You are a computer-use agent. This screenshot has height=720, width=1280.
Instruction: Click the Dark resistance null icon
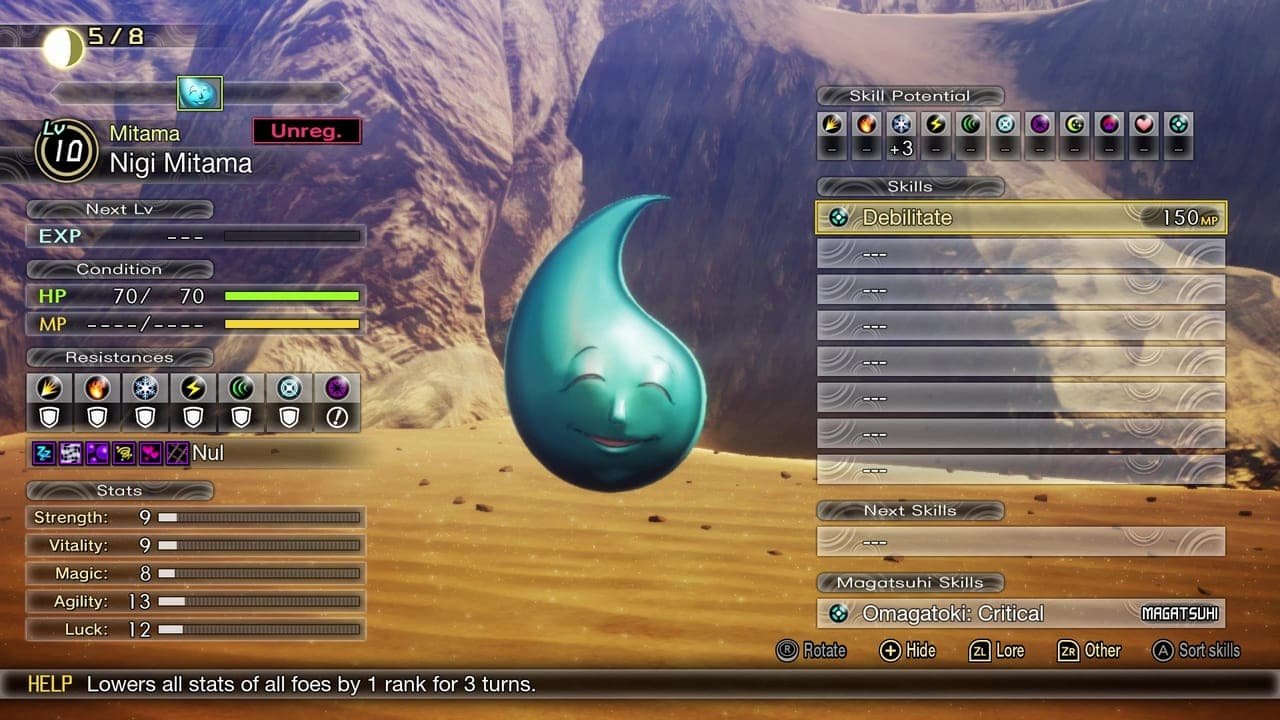tap(336, 416)
